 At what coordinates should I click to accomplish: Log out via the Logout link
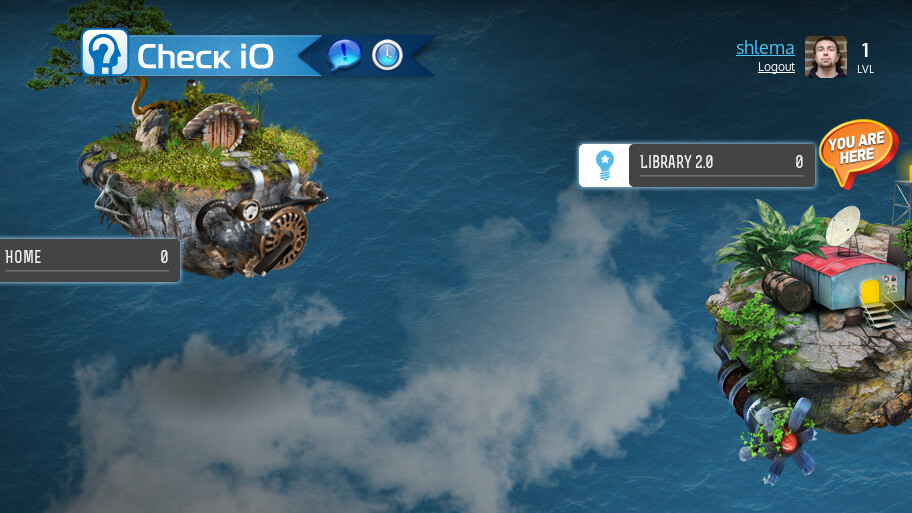[776, 67]
